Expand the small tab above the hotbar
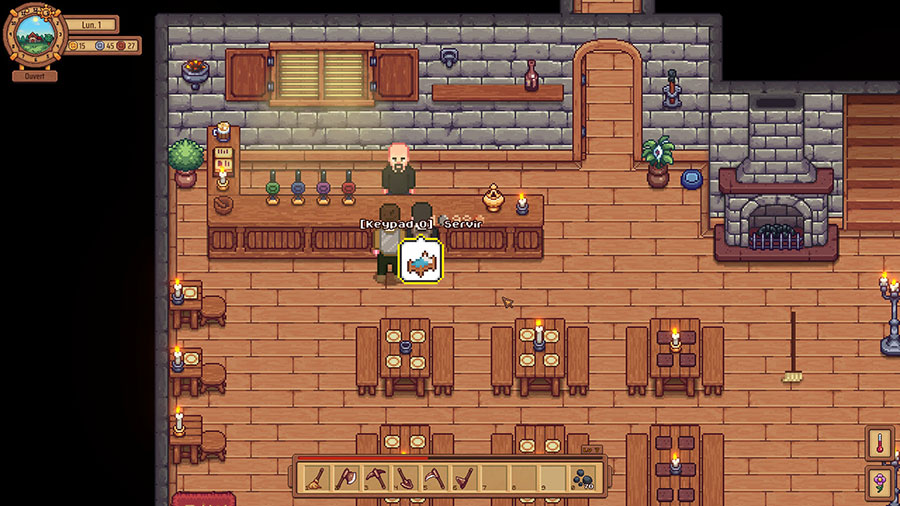900x506 pixels. click(592, 450)
